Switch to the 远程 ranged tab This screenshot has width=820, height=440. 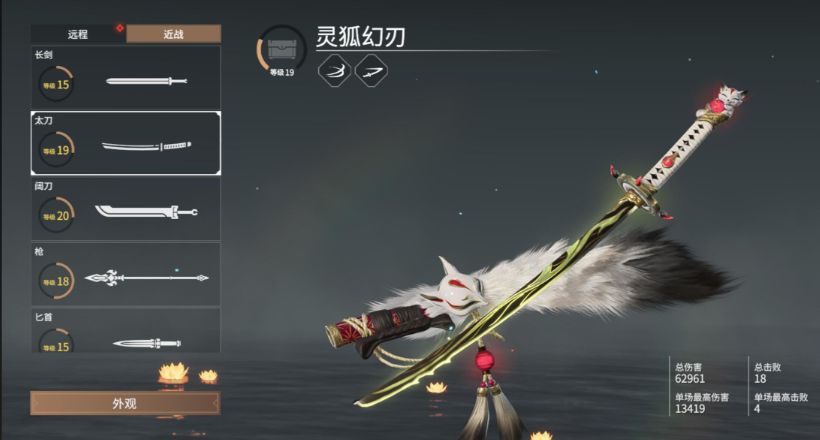pos(78,34)
